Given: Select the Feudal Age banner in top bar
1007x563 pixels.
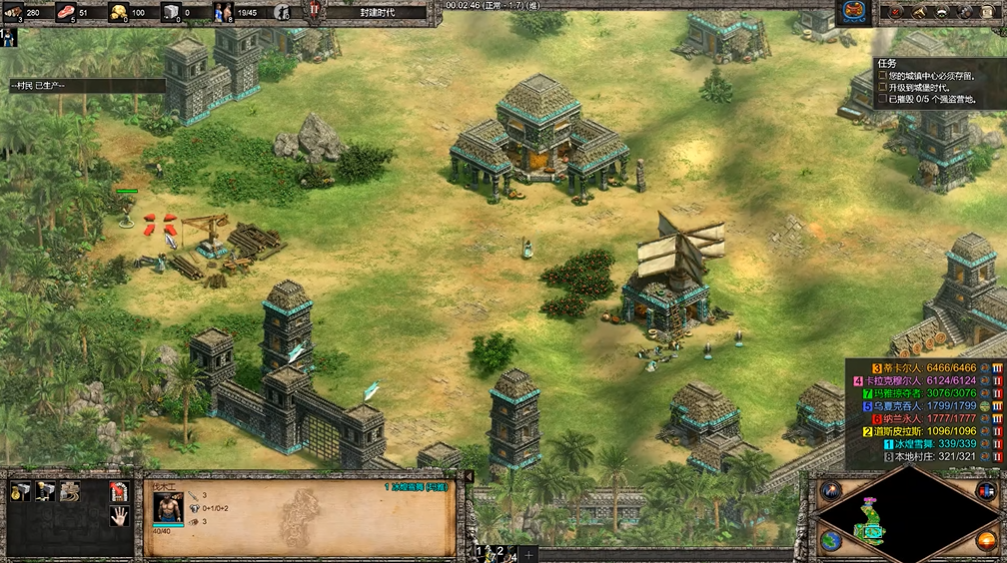Looking at the screenshot, I should coord(375,12).
